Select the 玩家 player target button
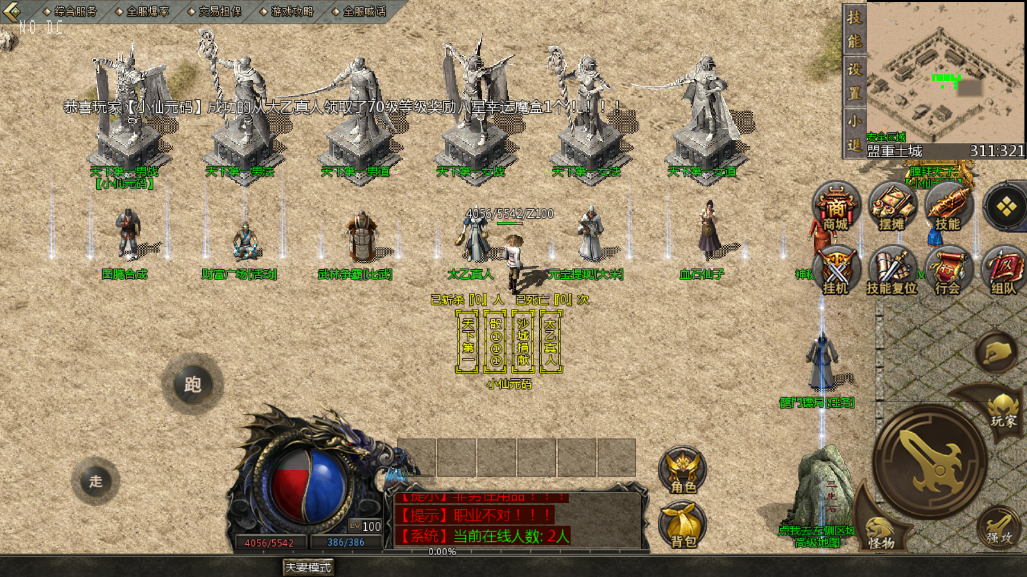The height and width of the screenshot is (577, 1027). pyautogui.click(x=1001, y=408)
